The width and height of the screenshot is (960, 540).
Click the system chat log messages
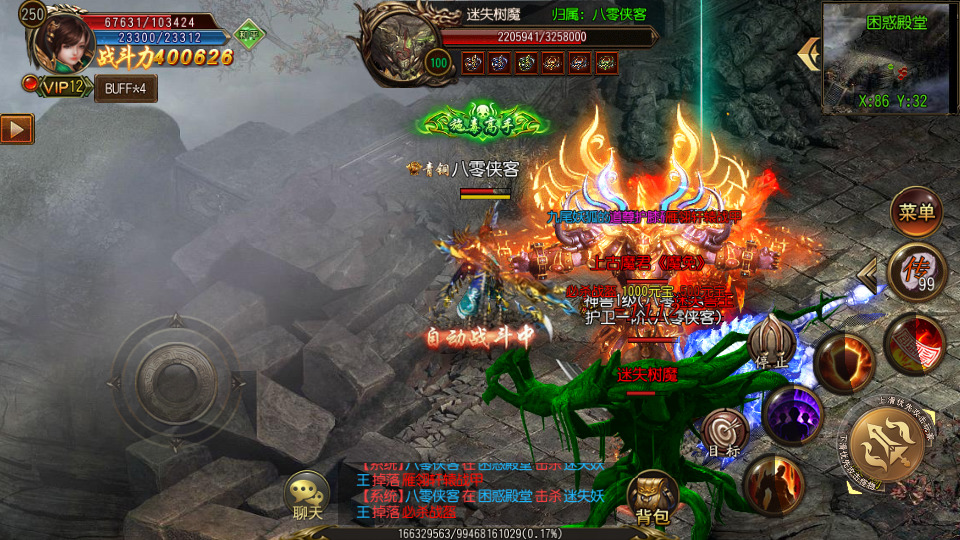click(480, 489)
